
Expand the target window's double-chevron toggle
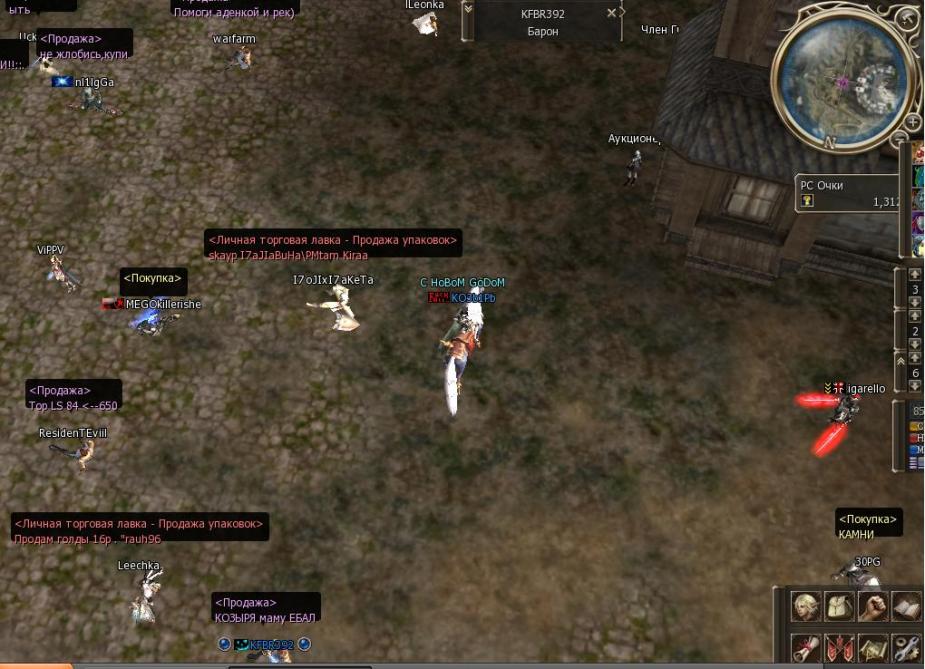point(468,8)
